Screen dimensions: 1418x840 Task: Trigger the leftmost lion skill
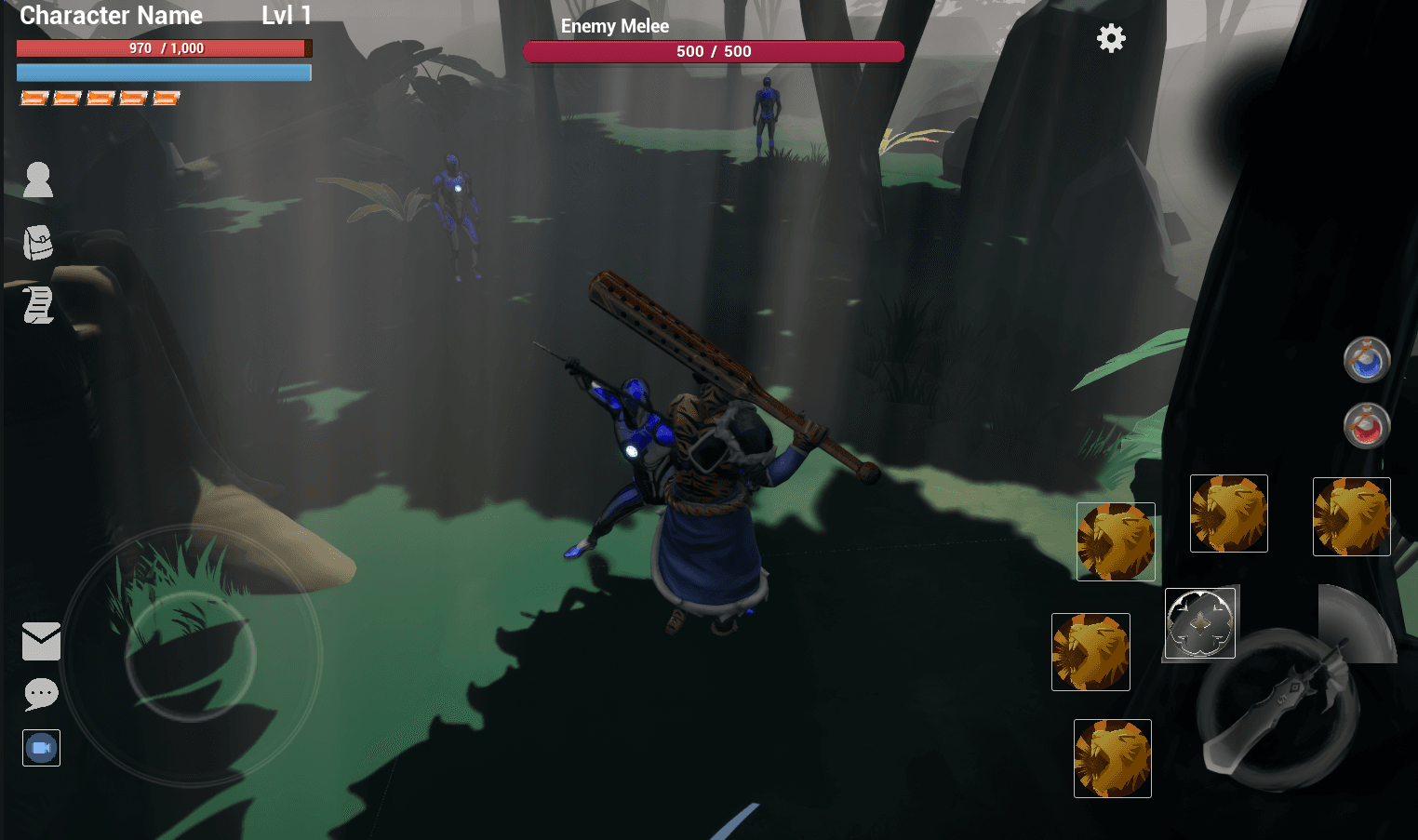tap(1090, 651)
